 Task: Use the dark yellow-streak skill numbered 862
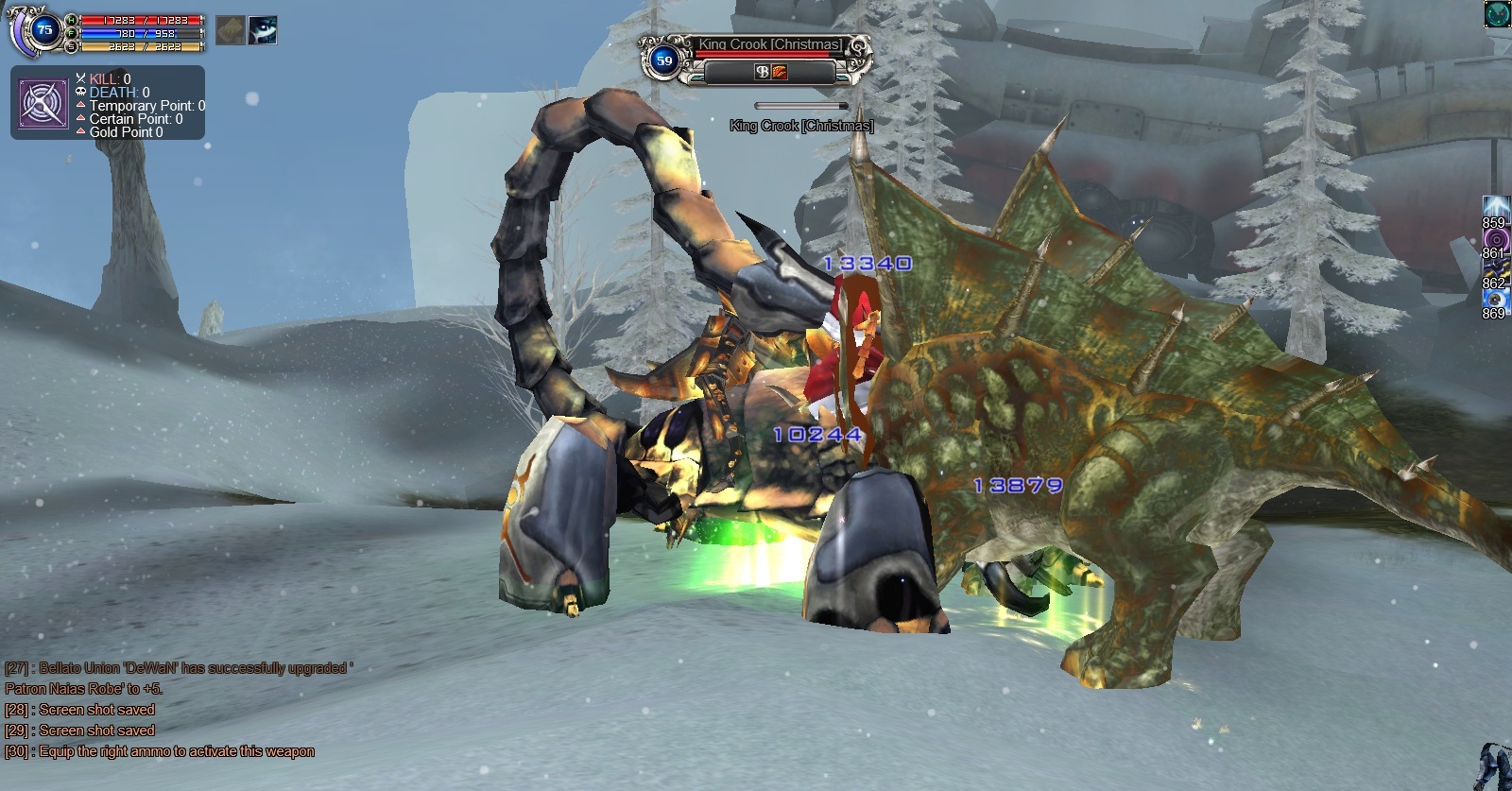[x=1494, y=268]
